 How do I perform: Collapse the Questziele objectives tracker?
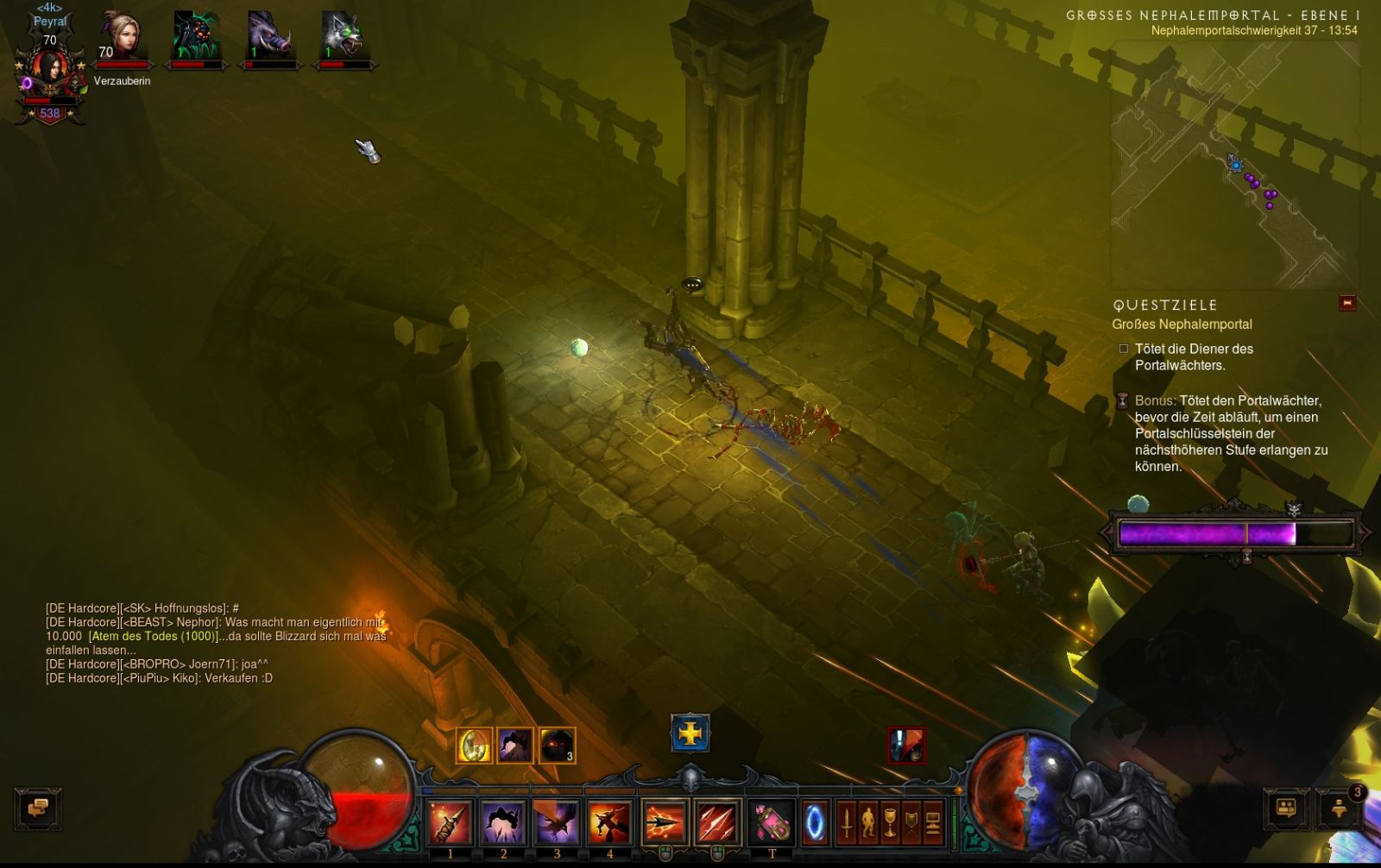coord(1346,303)
